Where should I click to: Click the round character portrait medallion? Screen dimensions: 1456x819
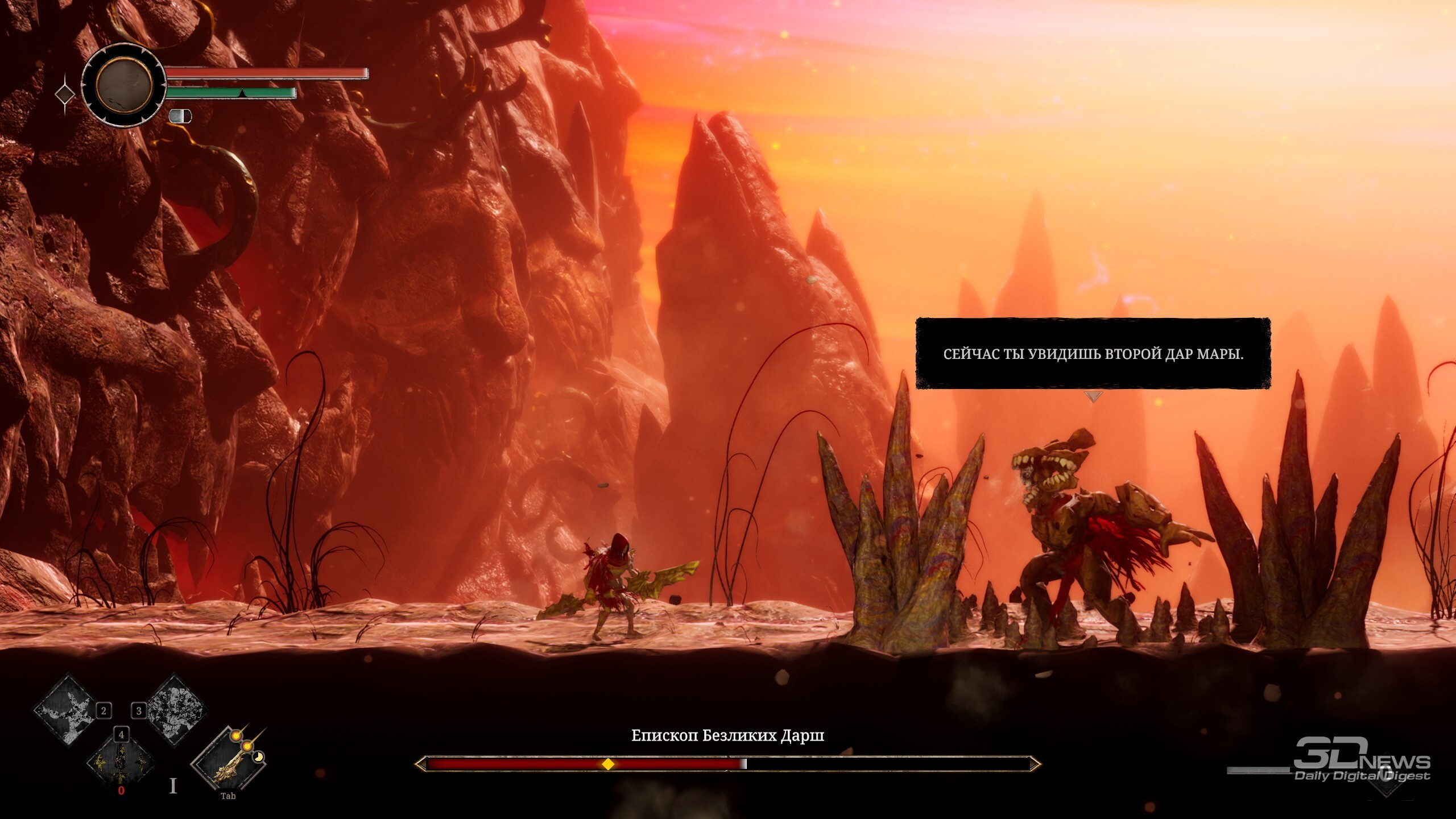[x=123, y=85]
